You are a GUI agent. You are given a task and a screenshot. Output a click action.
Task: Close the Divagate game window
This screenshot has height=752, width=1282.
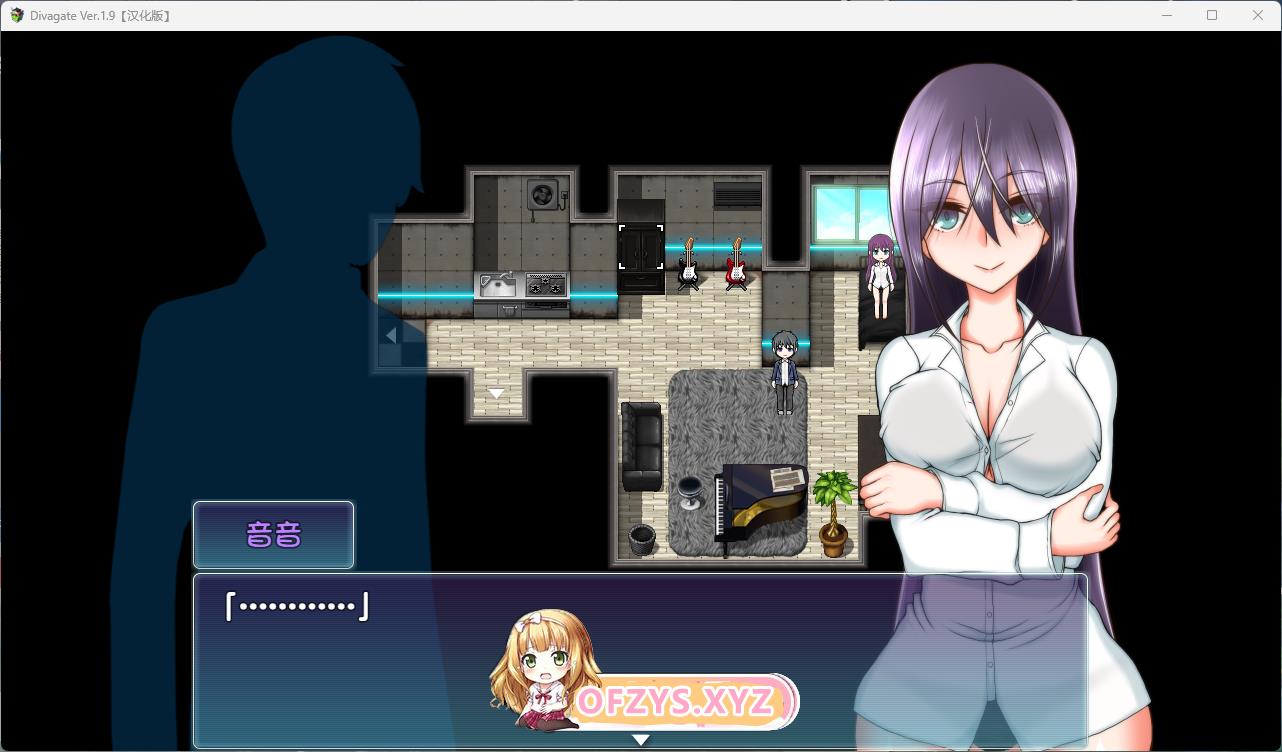pyautogui.click(x=1258, y=15)
